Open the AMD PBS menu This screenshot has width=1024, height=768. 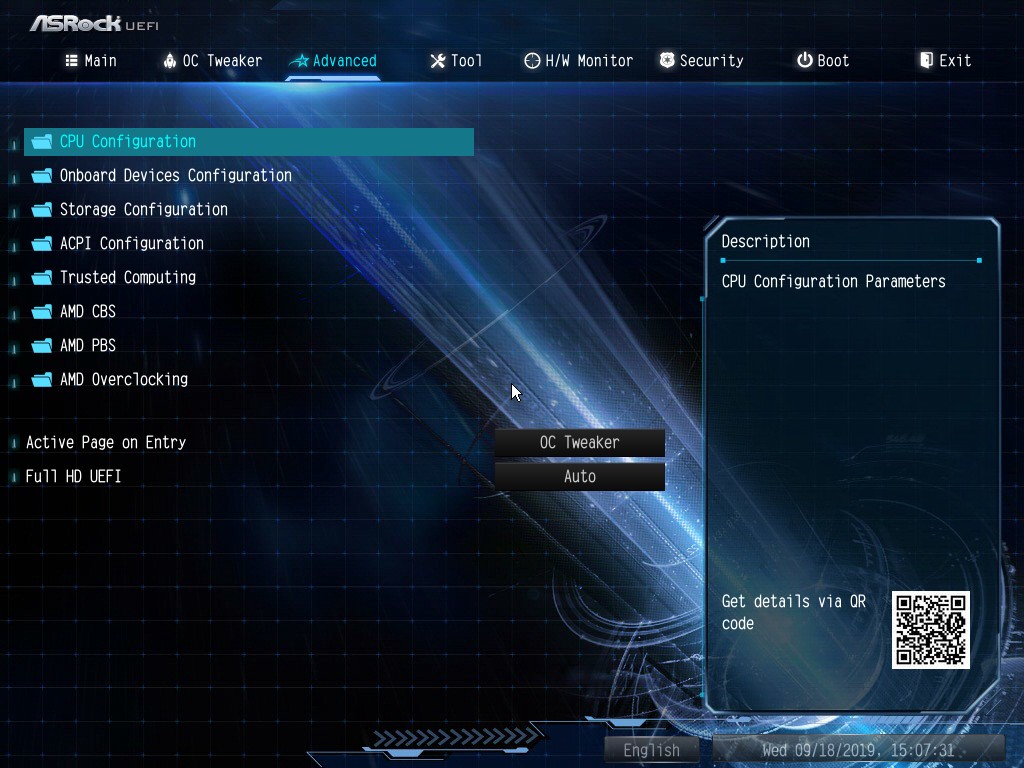(x=87, y=346)
